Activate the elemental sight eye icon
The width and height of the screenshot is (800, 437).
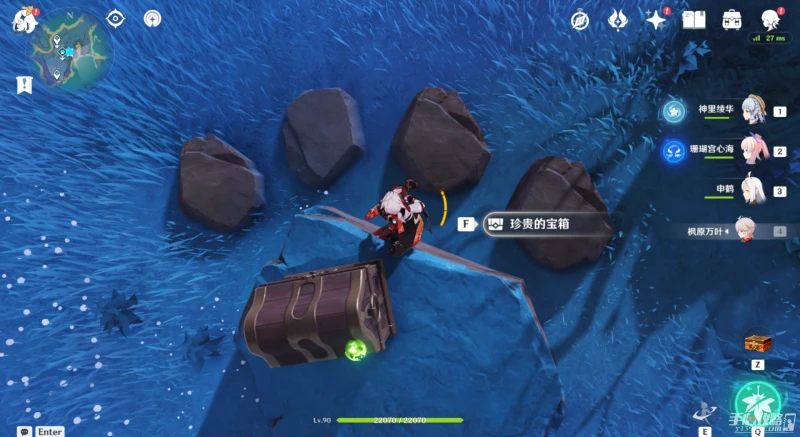[116, 18]
